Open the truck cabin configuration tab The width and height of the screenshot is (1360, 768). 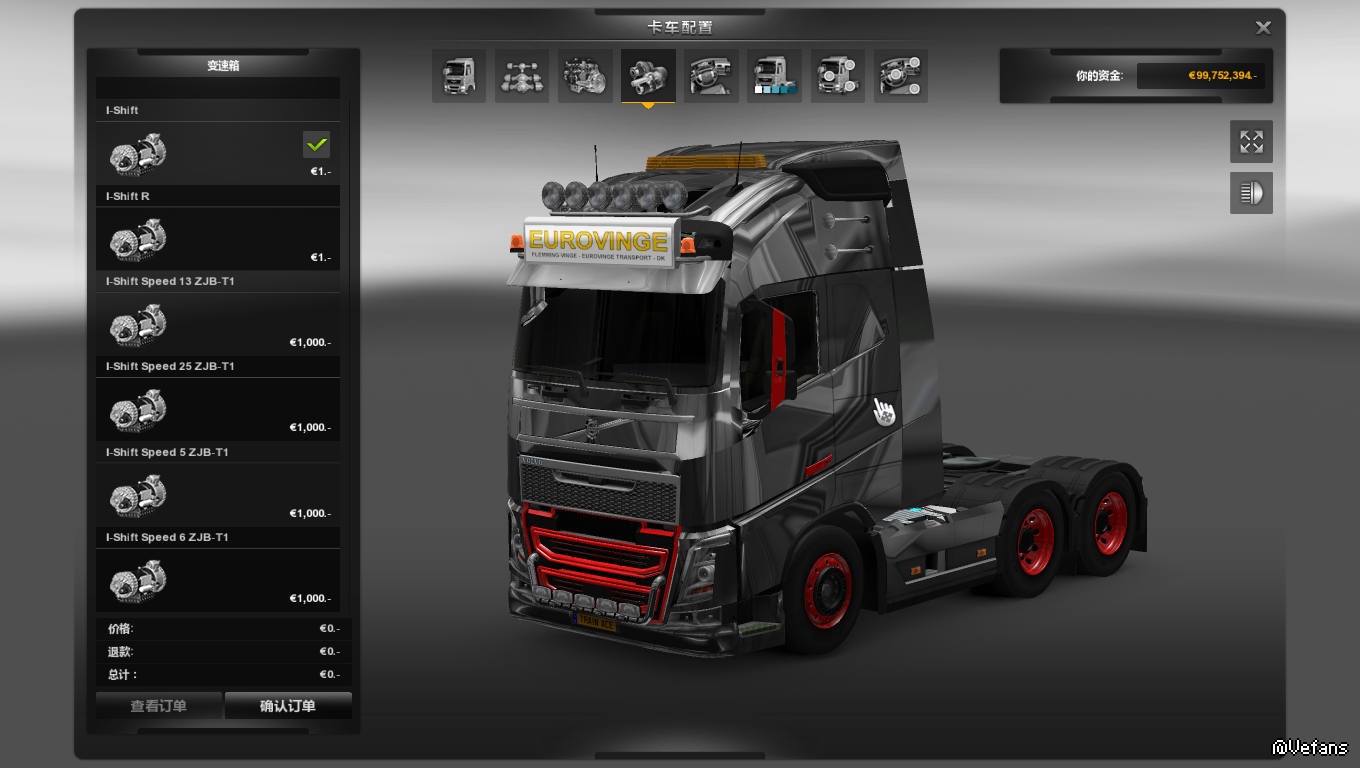pyautogui.click(x=459, y=76)
